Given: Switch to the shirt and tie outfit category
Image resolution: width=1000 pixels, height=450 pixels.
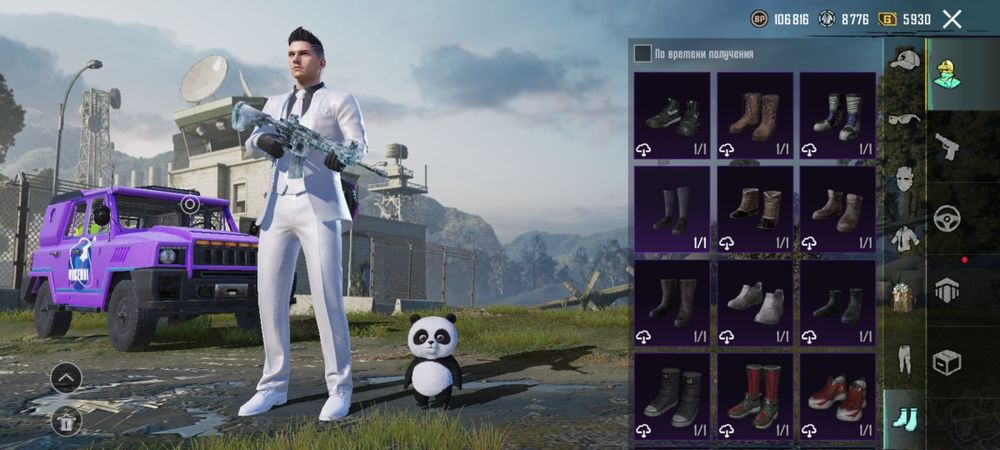Looking at the screenshot, I should (x=905, y=239).
